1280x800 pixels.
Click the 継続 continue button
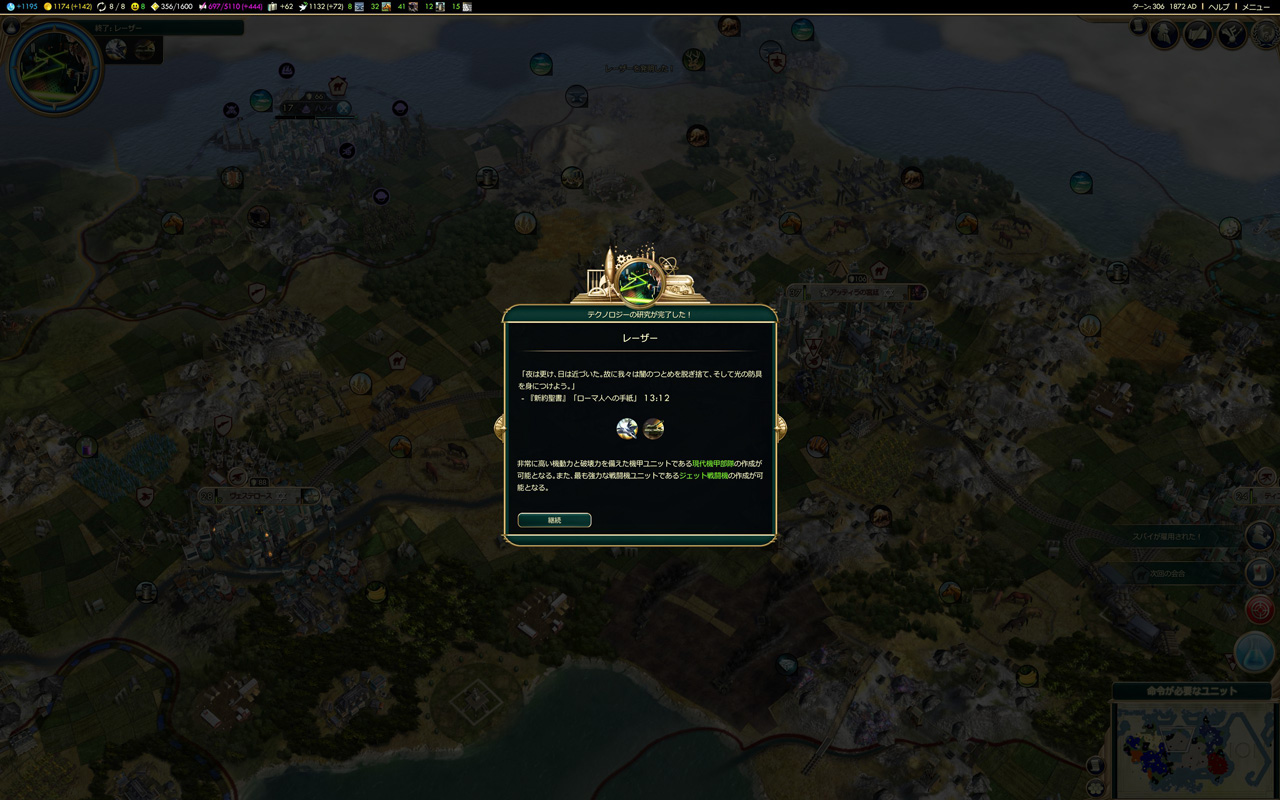[554, 520]
